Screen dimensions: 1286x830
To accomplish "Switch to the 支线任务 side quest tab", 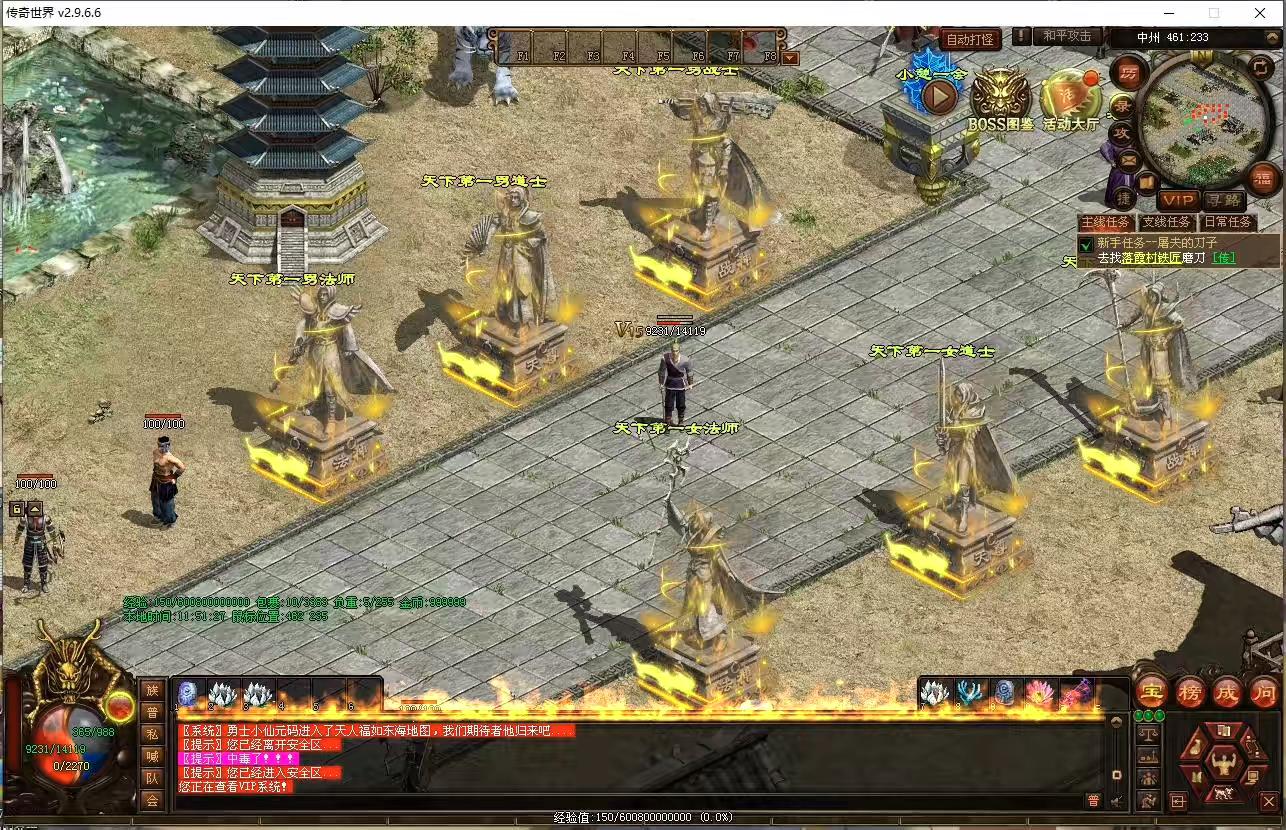I will pyautogui.click(x=1166, y=222).
